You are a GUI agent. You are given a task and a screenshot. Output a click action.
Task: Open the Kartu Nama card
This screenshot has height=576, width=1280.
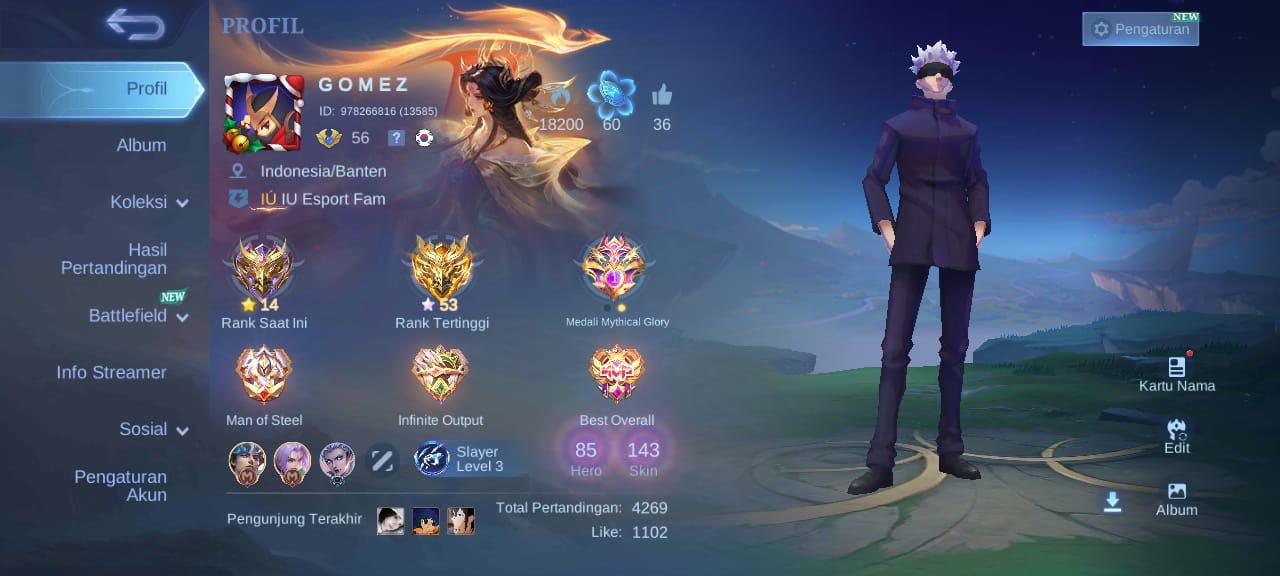coord(1177,373)
